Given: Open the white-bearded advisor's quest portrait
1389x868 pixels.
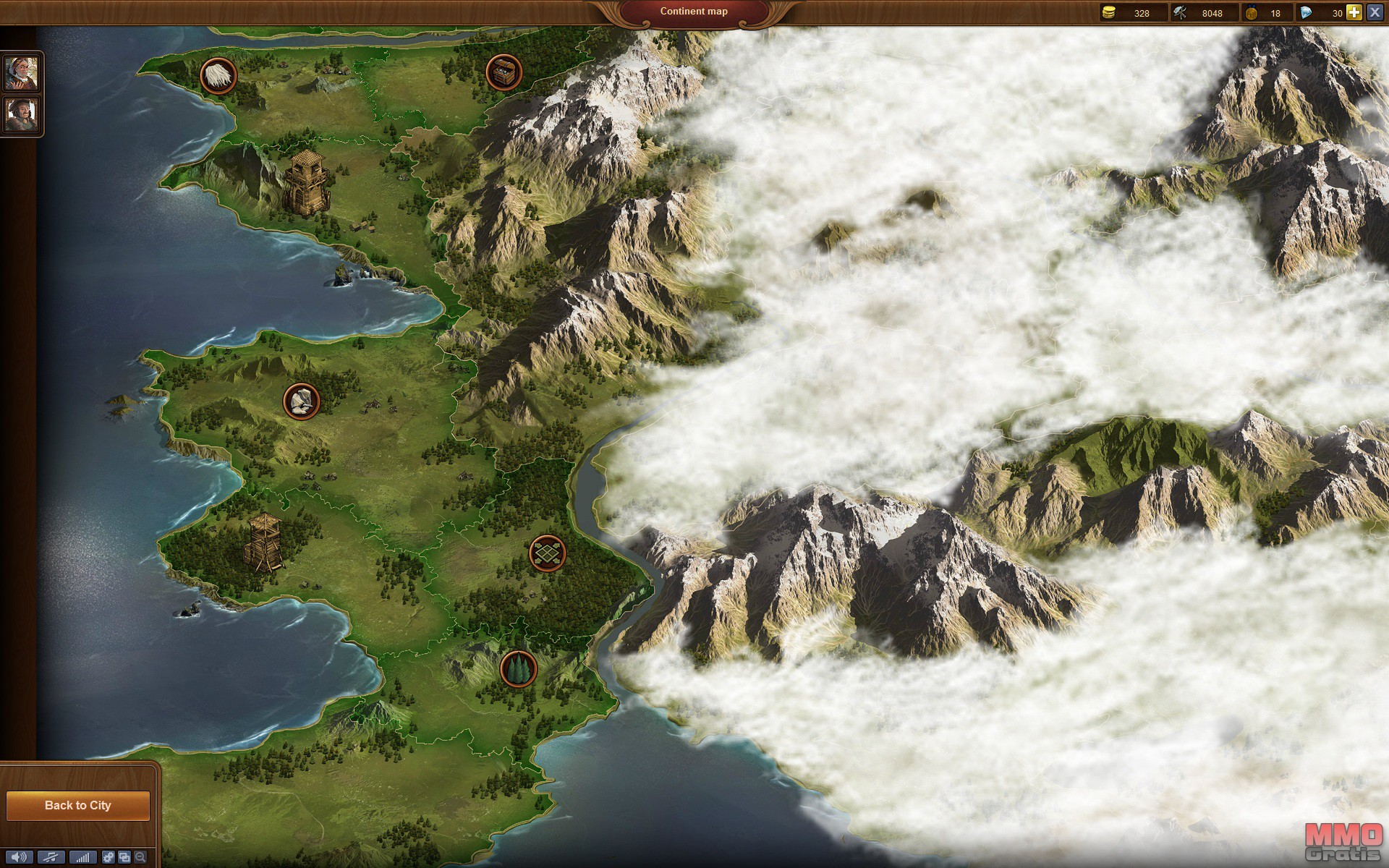Looking at the screenshot, I should point(22,72).
